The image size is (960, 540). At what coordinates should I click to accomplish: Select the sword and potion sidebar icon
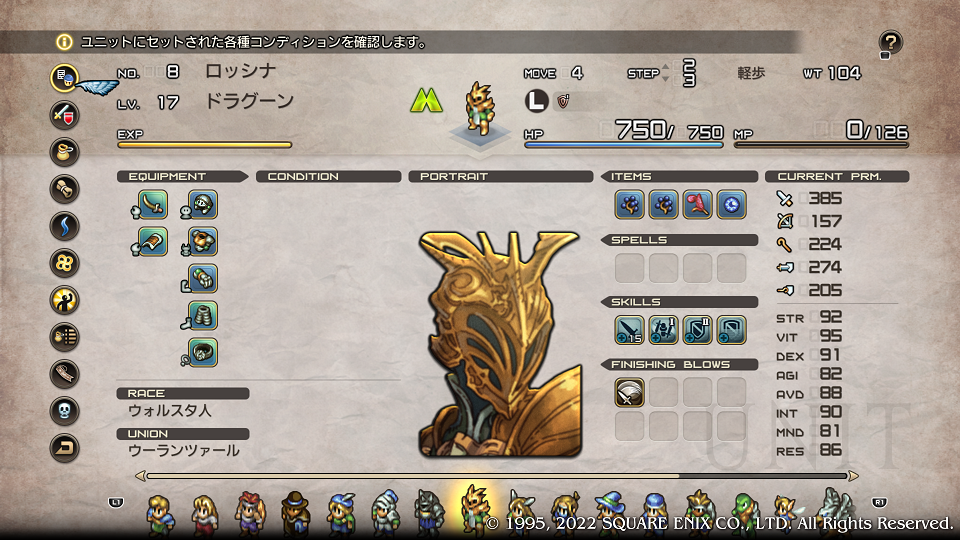(x=65, y=113)
